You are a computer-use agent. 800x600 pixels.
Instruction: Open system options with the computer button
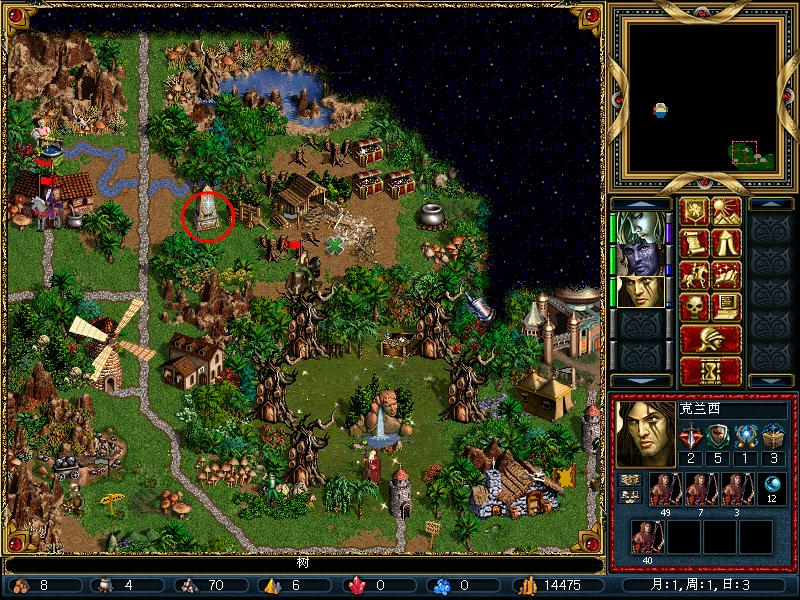coord(726,307)
